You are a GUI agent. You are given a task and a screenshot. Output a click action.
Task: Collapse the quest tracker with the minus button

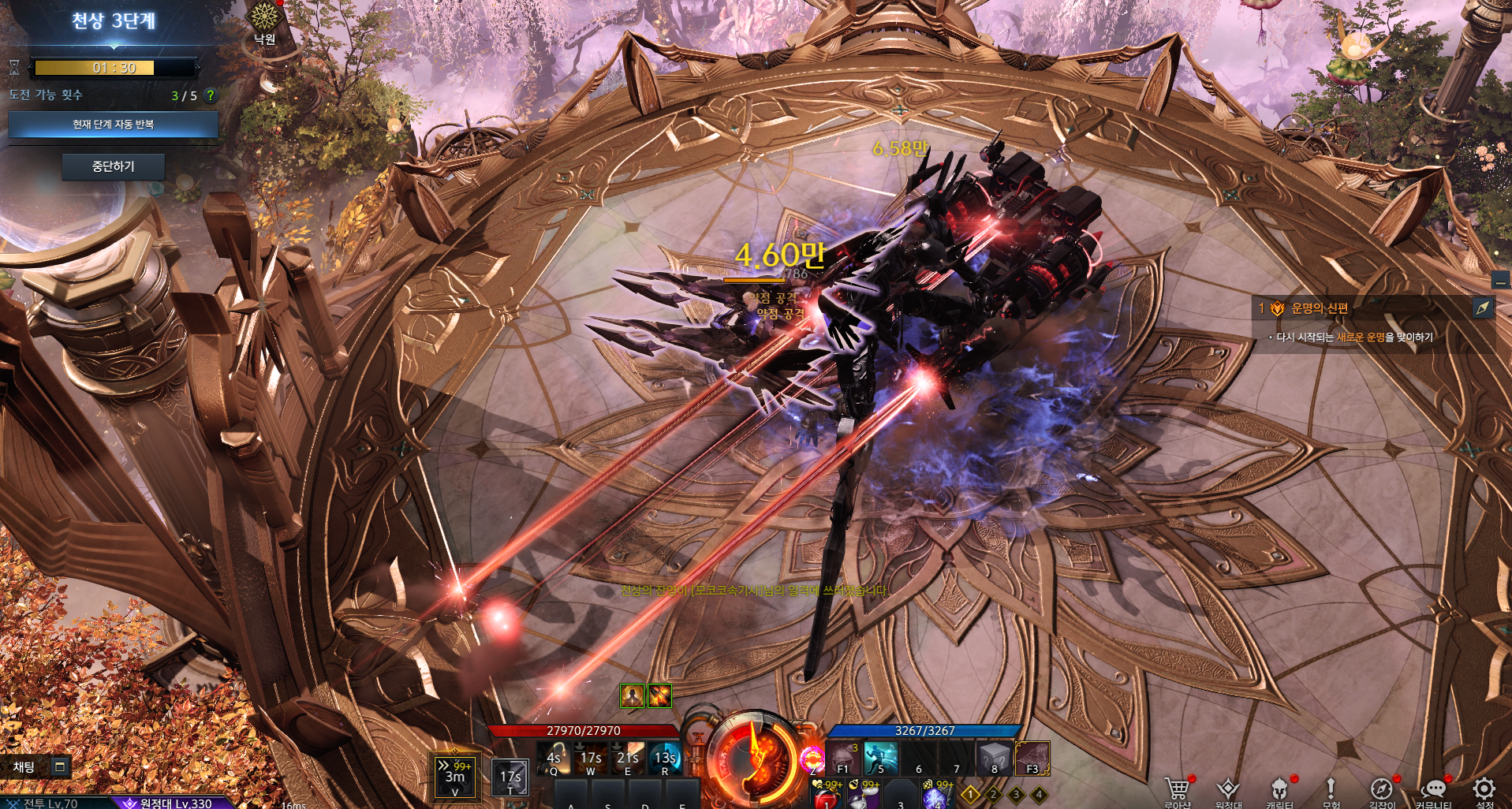[1500, 280]
